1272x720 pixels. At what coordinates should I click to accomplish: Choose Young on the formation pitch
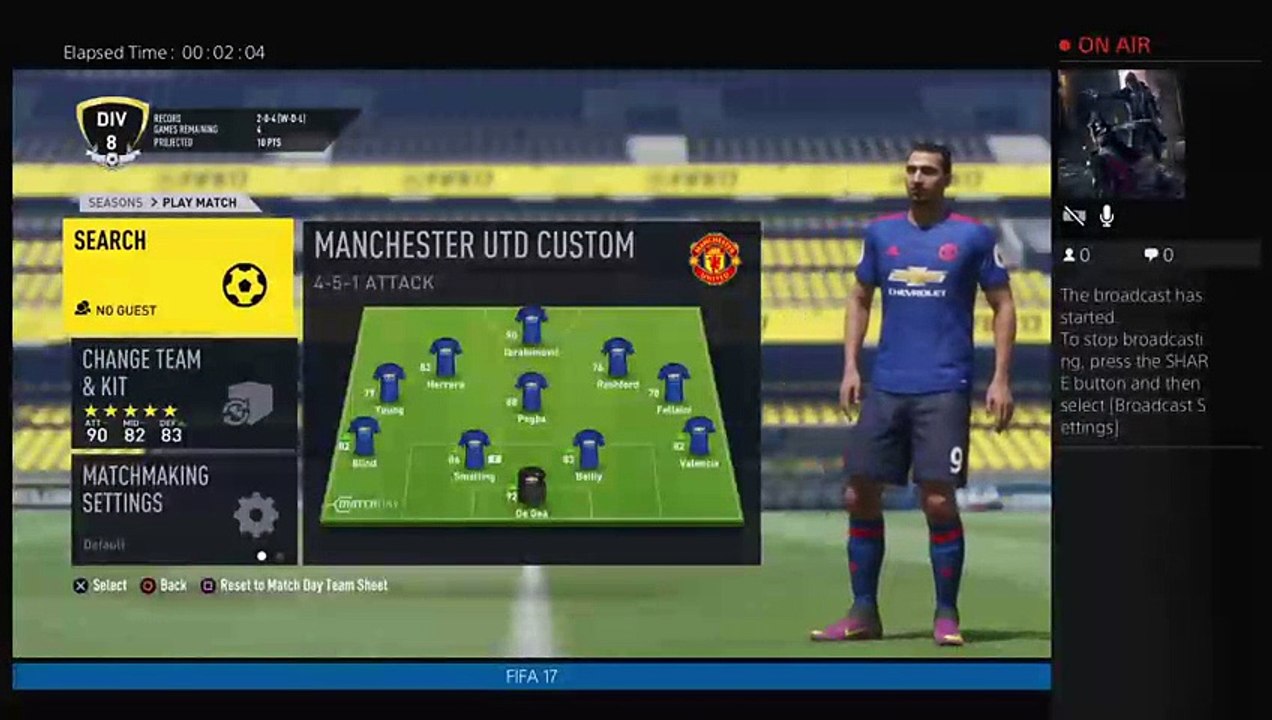click(389, 383)
